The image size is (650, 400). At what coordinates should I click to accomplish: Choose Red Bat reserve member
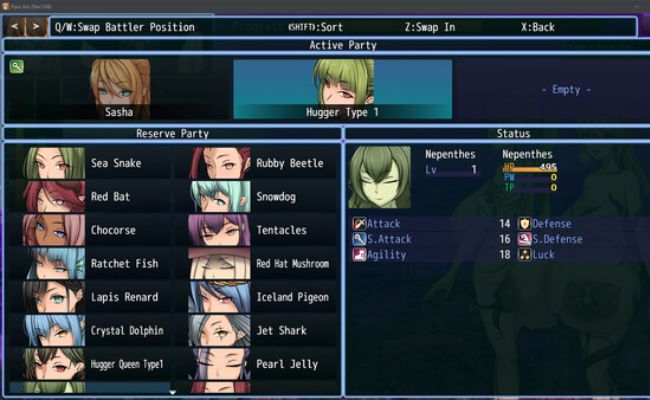92,197
